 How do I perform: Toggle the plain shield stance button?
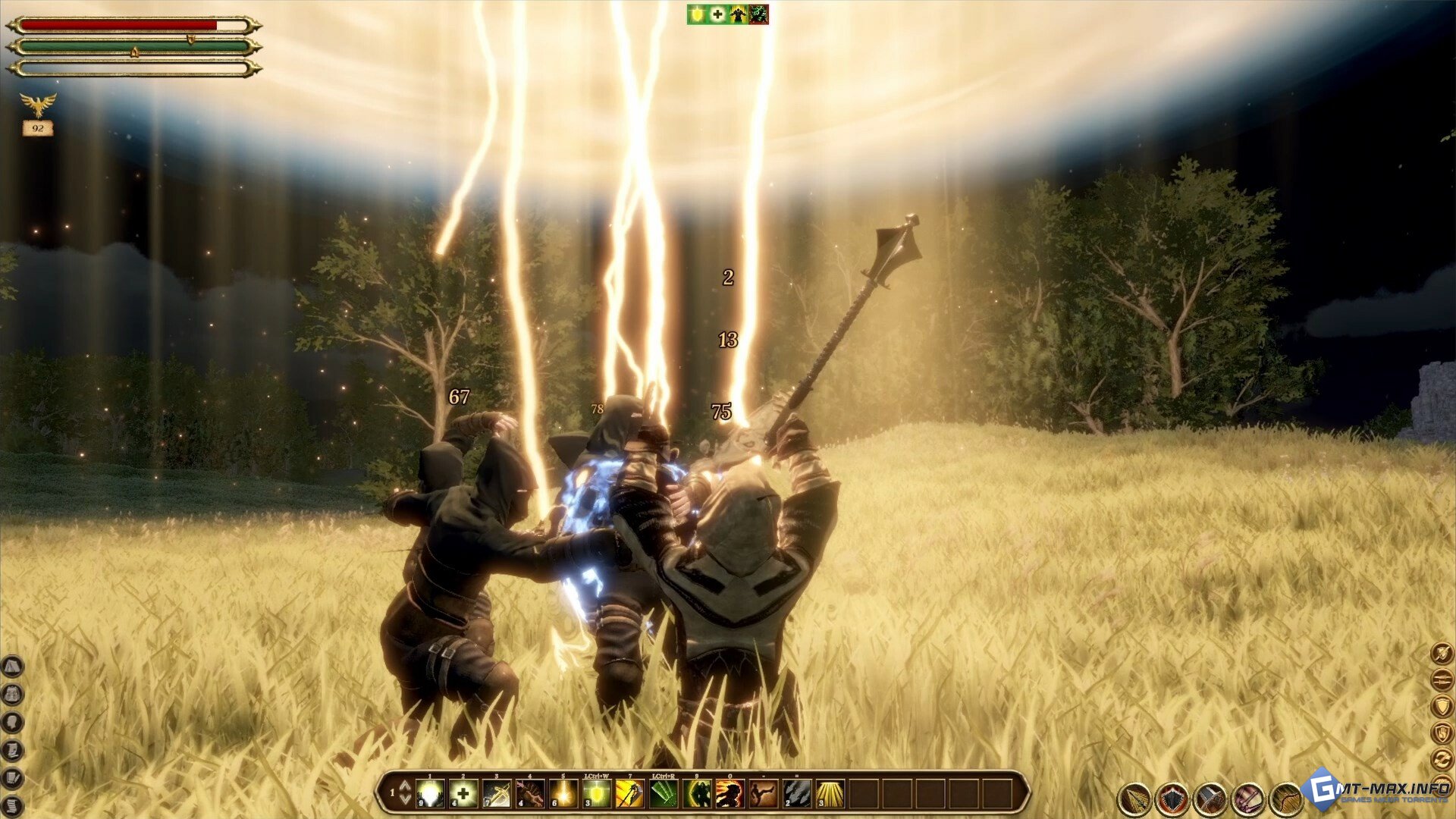point(1441,705)
